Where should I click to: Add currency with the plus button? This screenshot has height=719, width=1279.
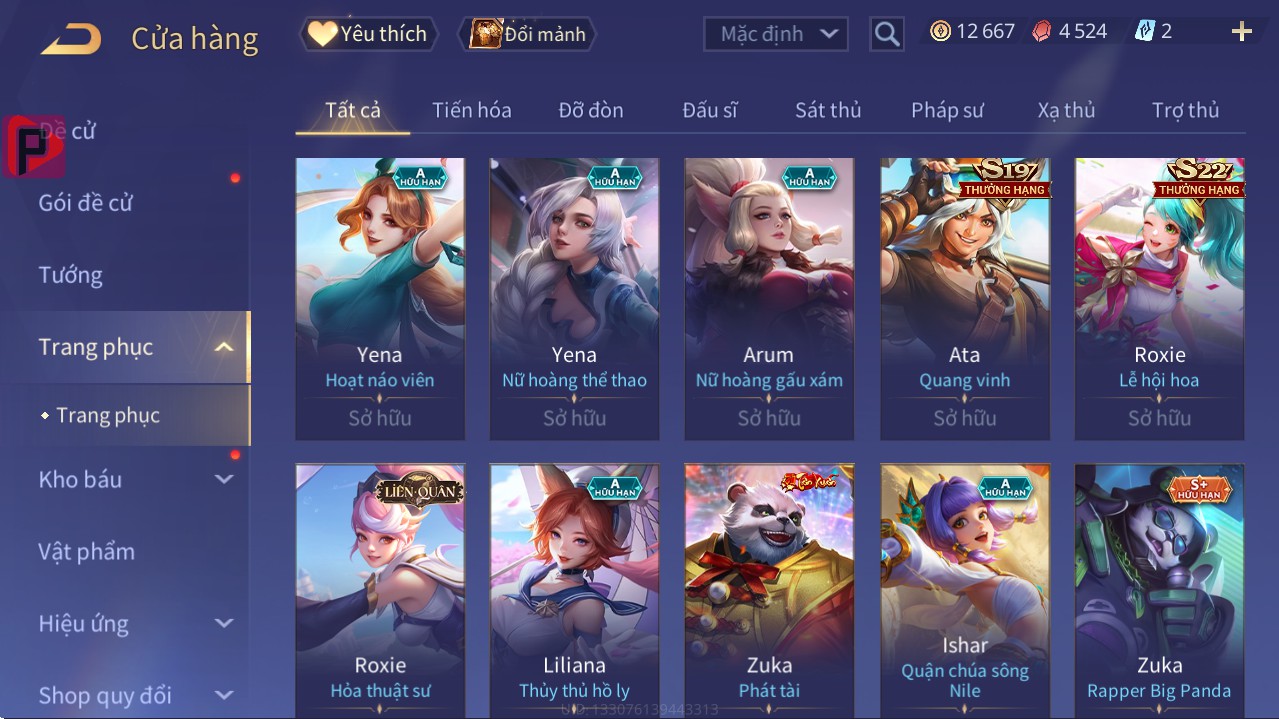[x=1241, y=32]
